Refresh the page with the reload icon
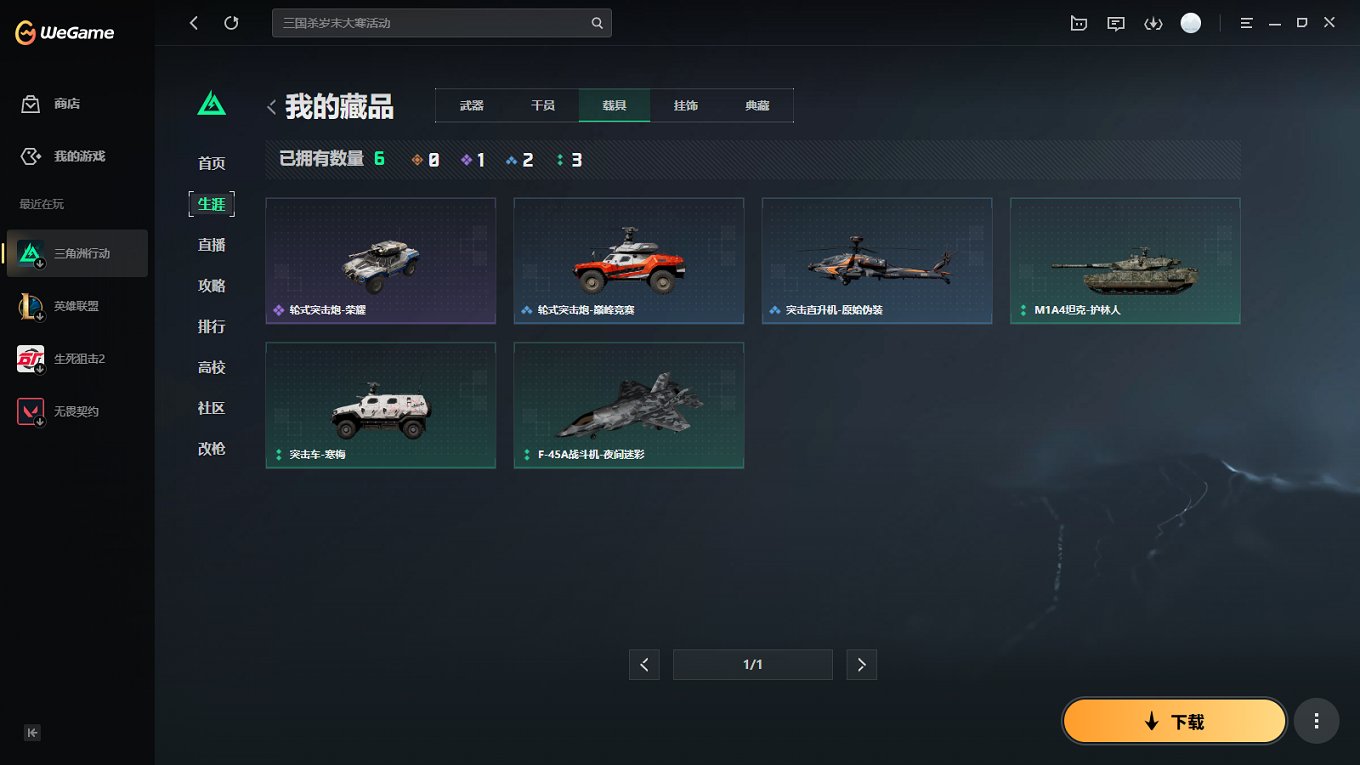This screenshot has height=765, width=1360. (x=231, y=22)
